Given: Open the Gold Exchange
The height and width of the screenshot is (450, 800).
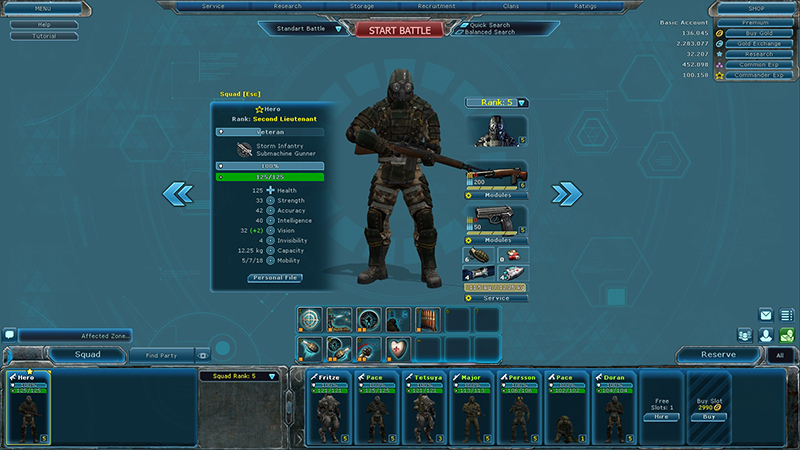Looking at the screenshot, I should (755, 43).
